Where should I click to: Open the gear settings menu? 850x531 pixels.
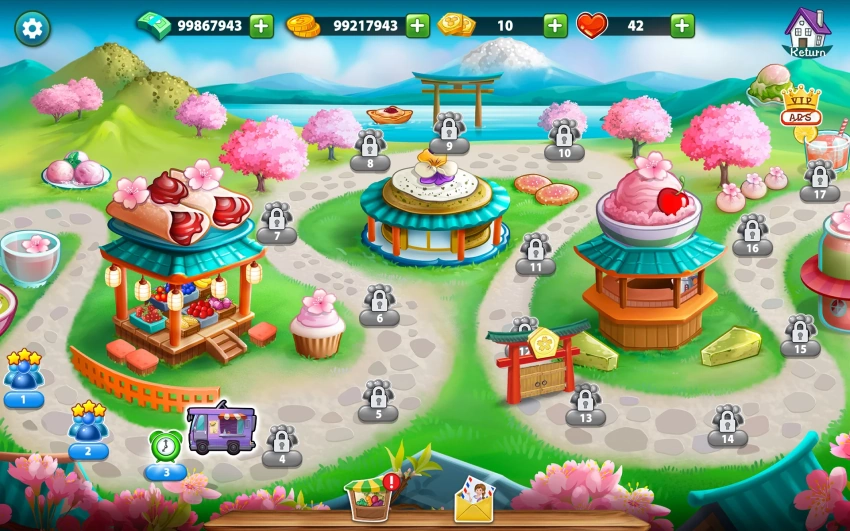click(32, 28)
